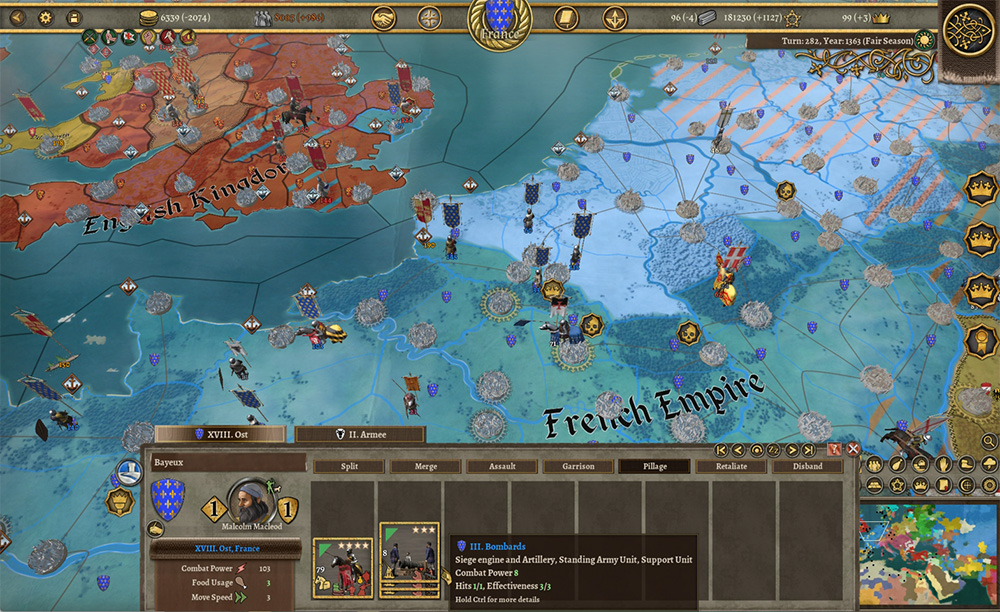Select the III. Bombards unit card
The width and height of the screenshot is (1000, 612).
point(410,560)
